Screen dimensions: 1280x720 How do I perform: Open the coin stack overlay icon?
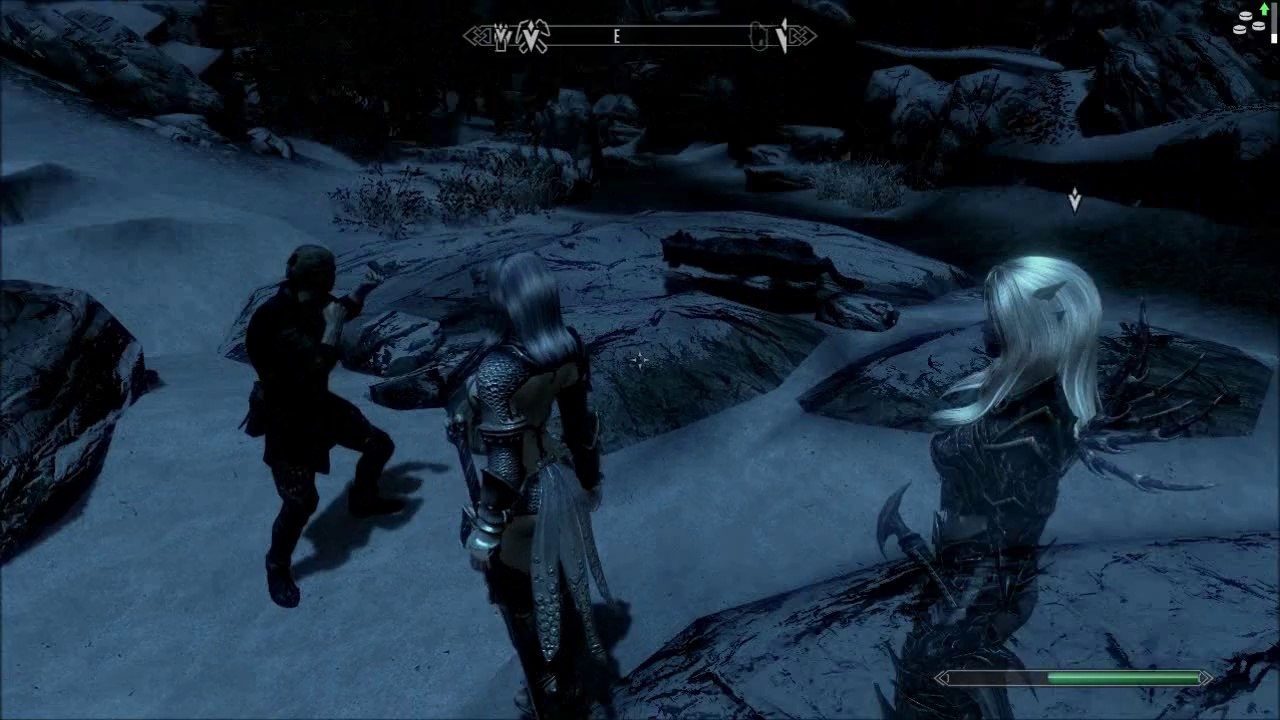click(1249, 22)
